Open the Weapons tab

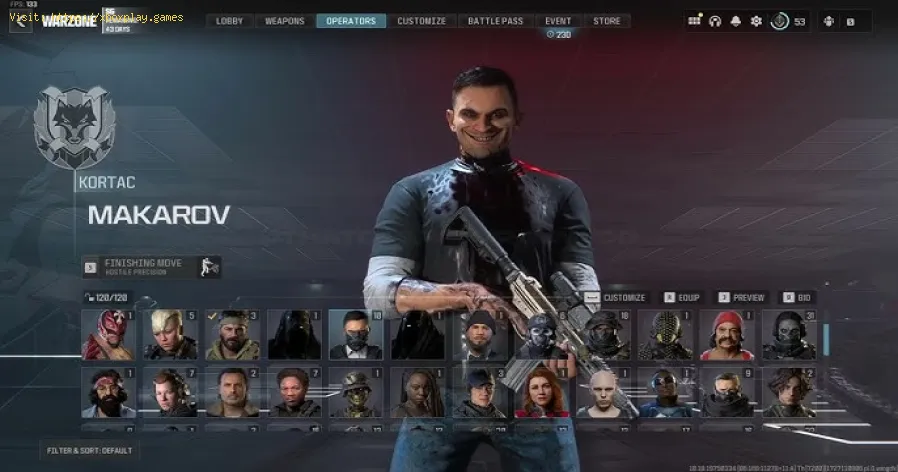click(x=285, y=21)
